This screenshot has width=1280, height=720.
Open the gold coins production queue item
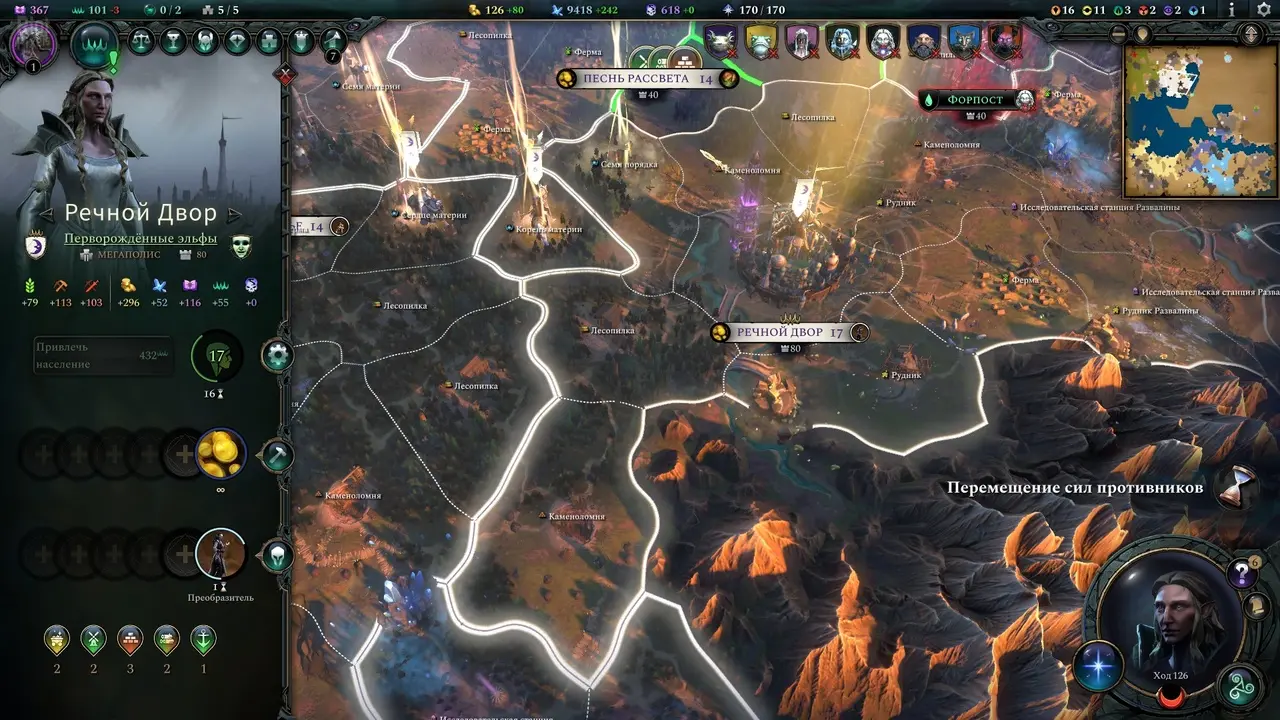[219, 455]
